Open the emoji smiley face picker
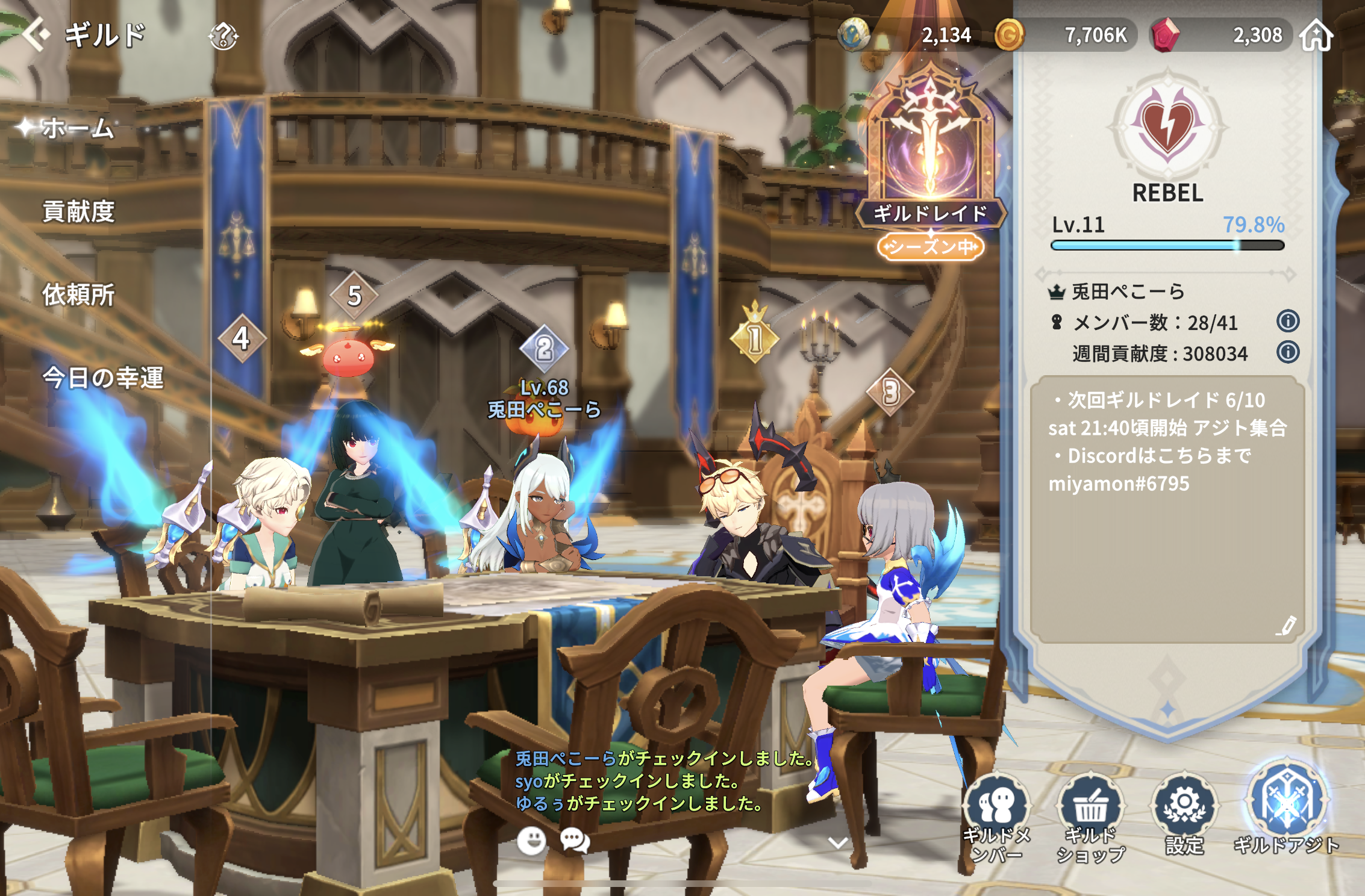Image resolution: width=1365 pixels, height=896 pixels. pos(531,840)
